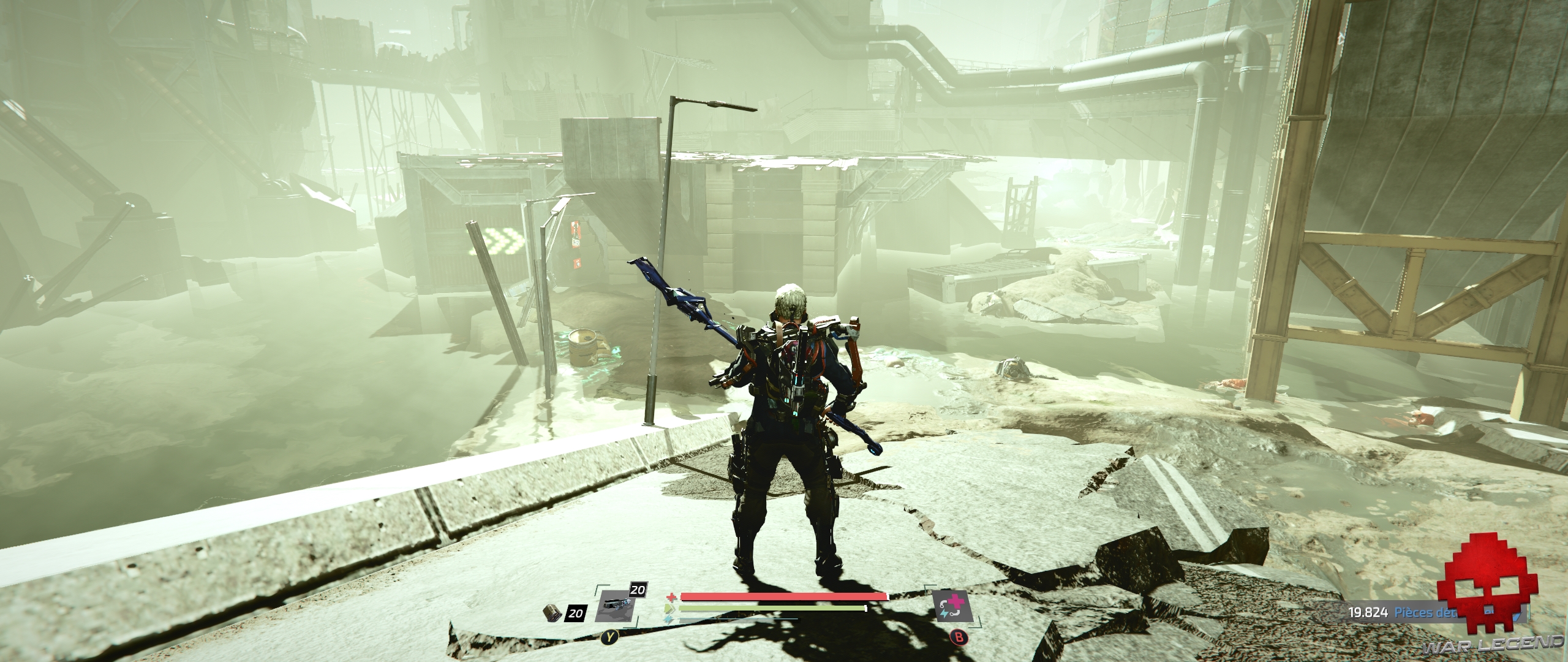Click the red plus health icon
The width and height of the screenshot is (1568, 662).
pyautogui.click(x=671, y=596)
